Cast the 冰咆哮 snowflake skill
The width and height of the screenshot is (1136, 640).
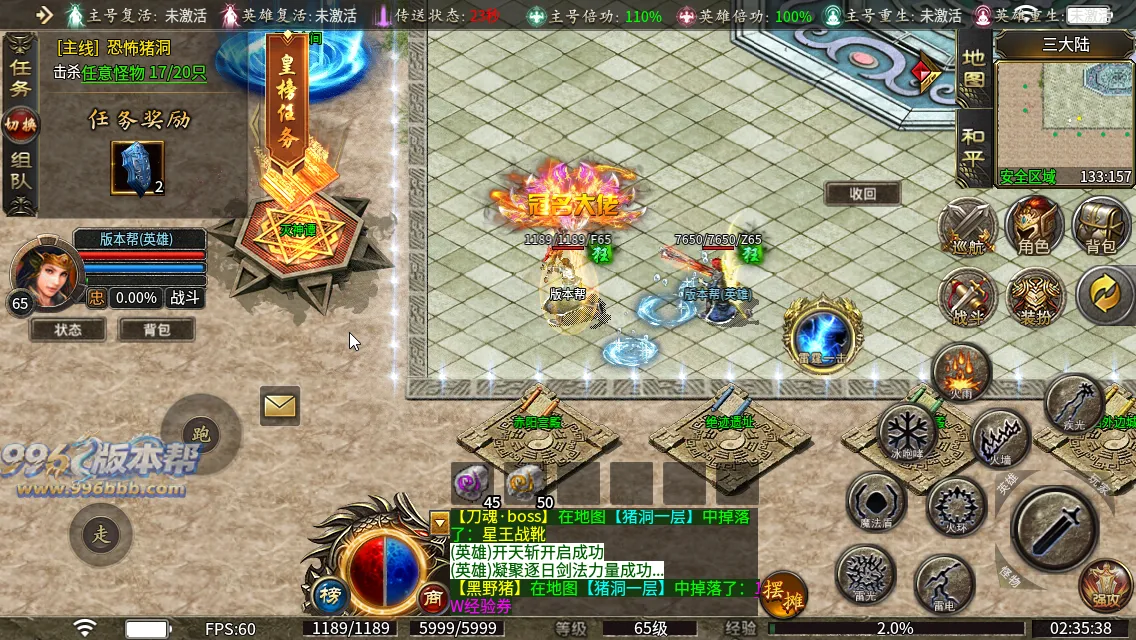tap(907, 432)
